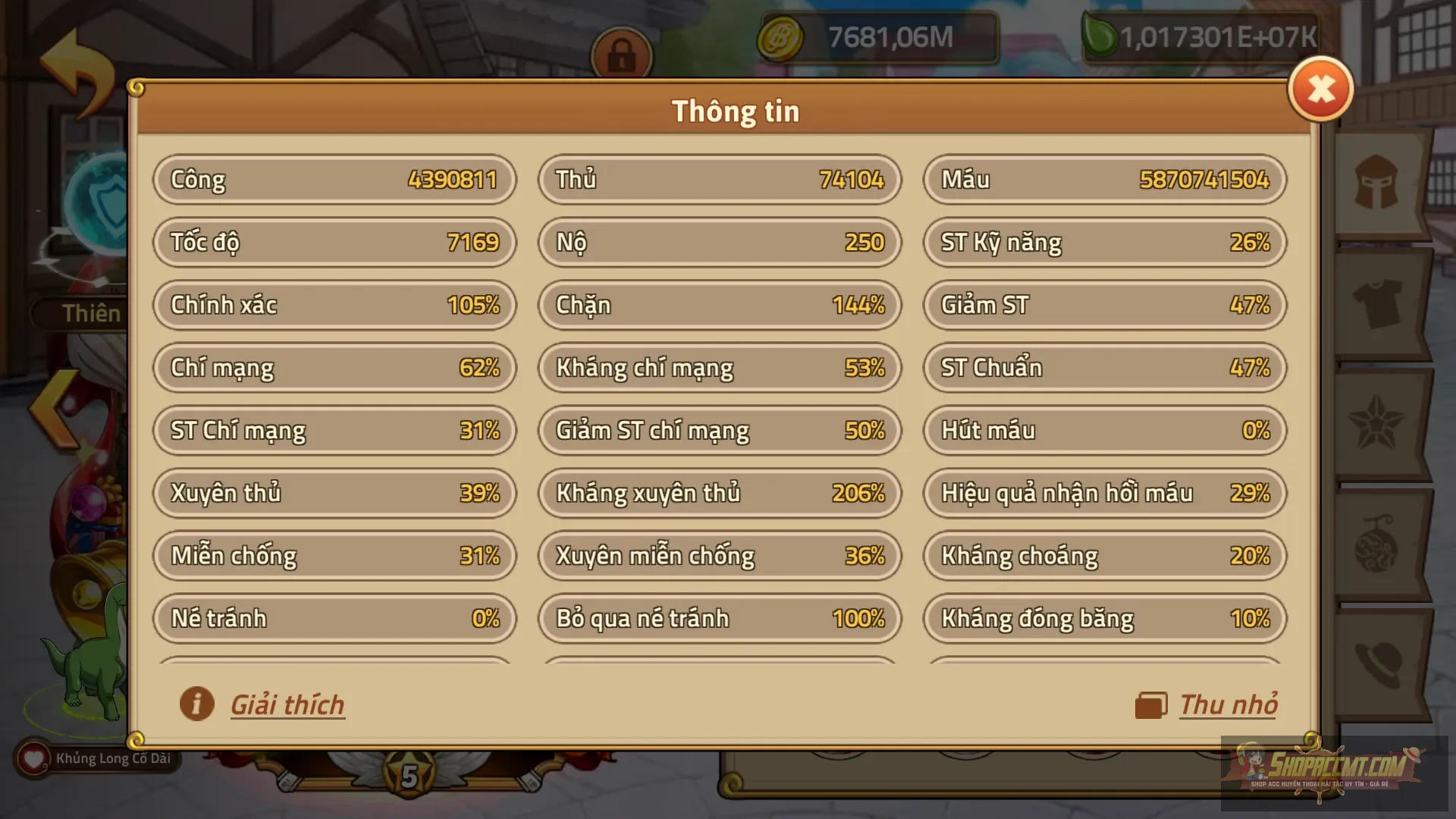Select the Công attack stat row
The width and height of the screenshot is (1456, 819).
pyautogui.click(x=335, y=180)
